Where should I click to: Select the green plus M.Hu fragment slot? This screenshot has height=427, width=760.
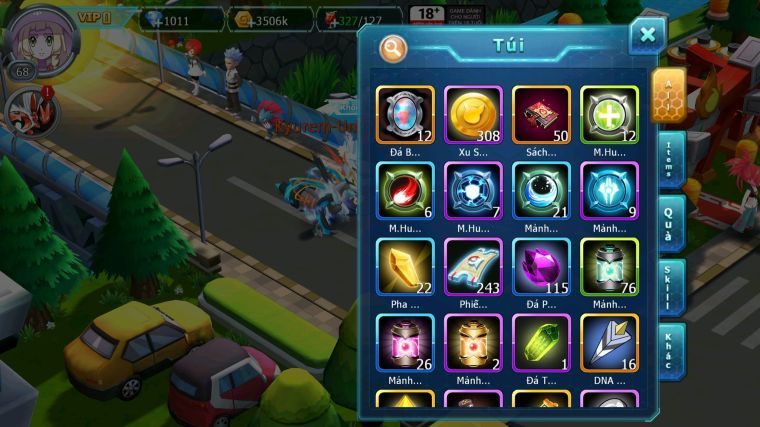[609, 114]
